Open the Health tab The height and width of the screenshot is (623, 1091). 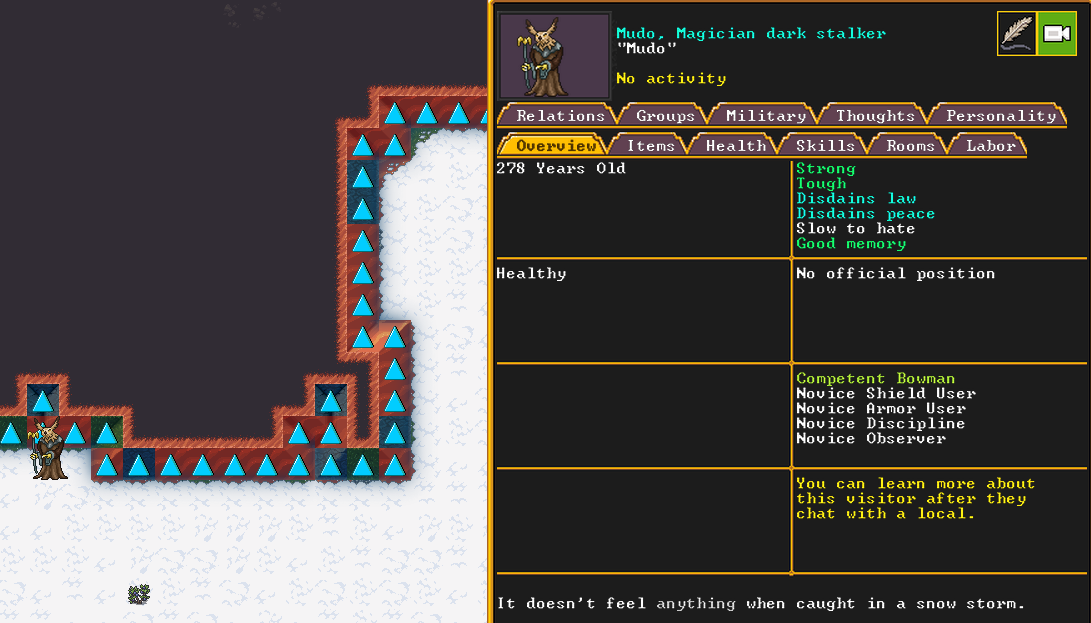735,146
